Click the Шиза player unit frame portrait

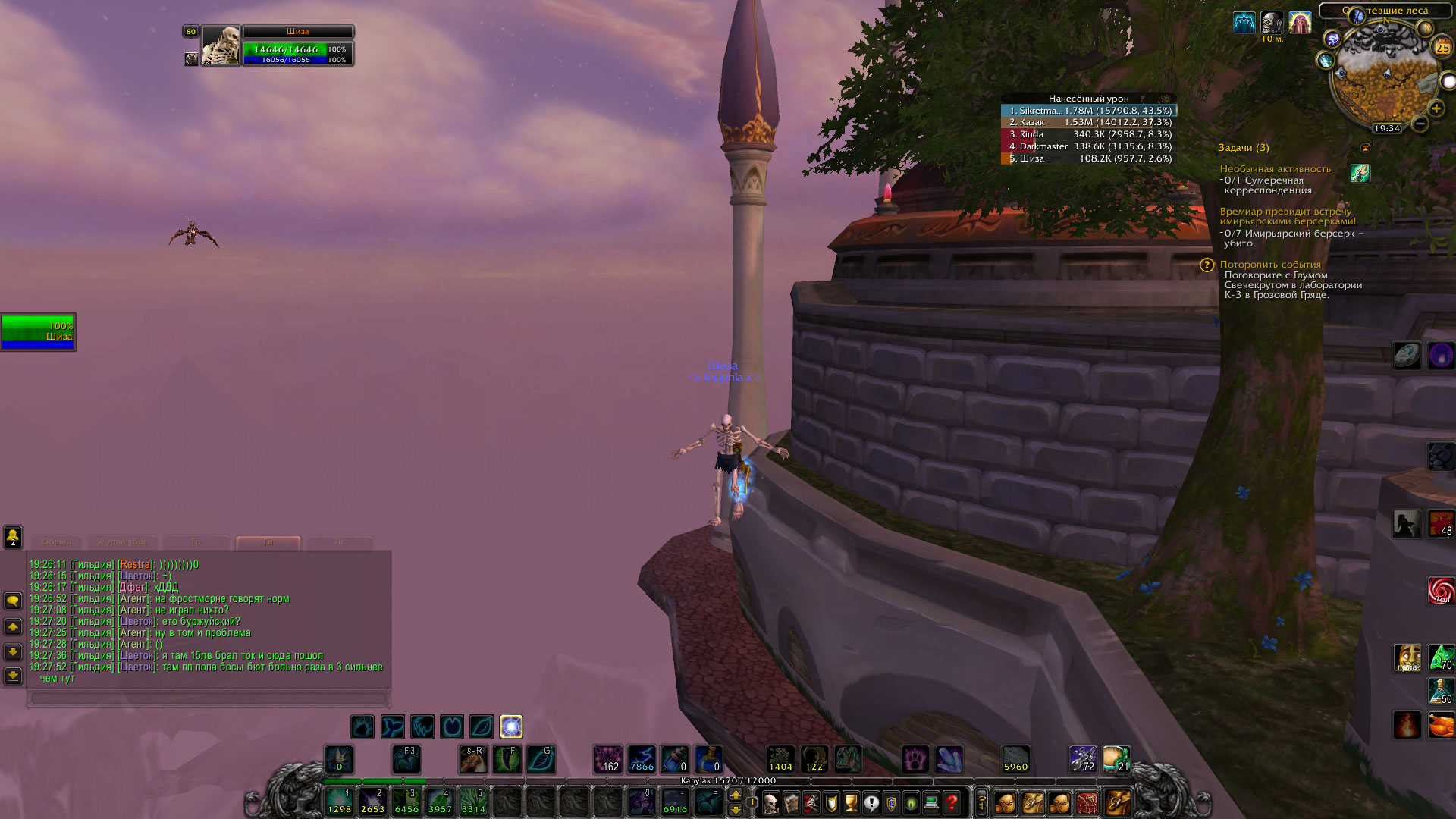pyautogui.click(x=221, y=46)
